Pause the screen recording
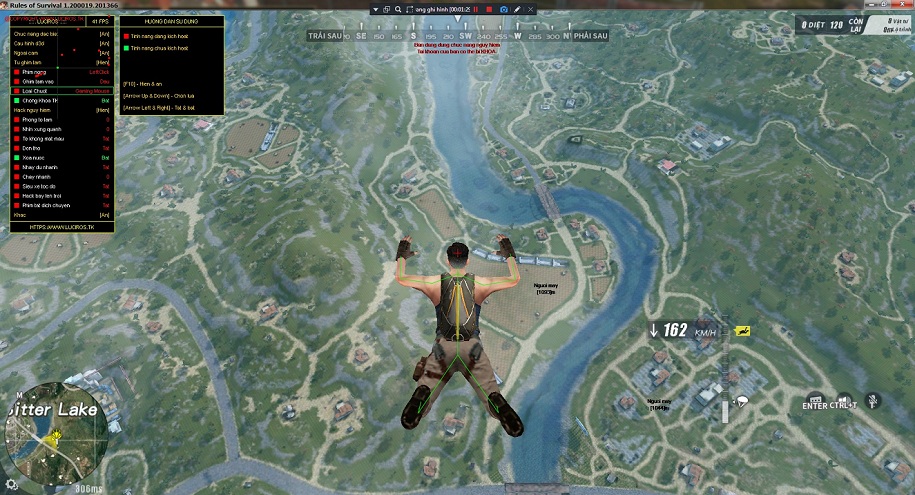915x495 pixels. pos(476,9)
